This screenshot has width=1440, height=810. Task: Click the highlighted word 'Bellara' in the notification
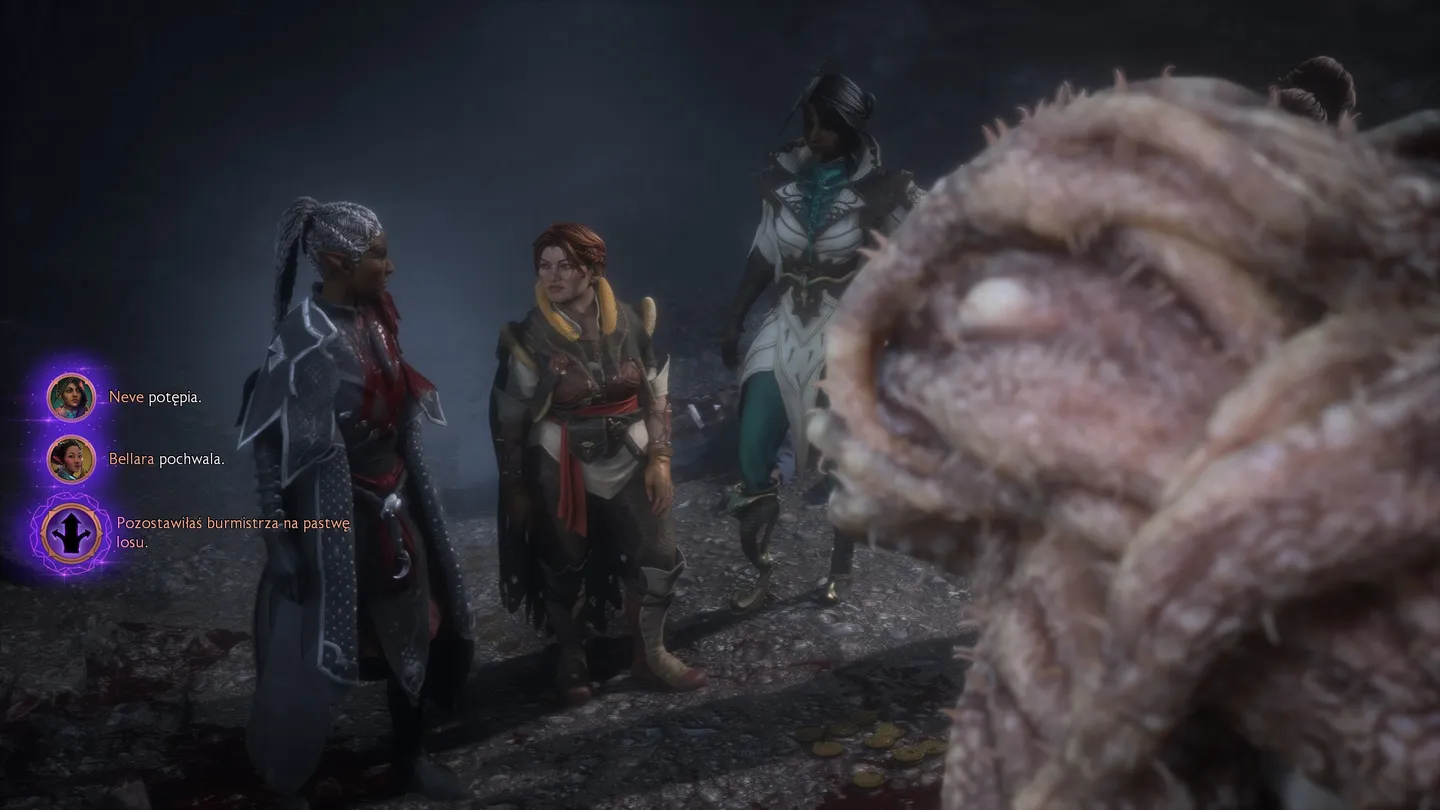[133, 460]
